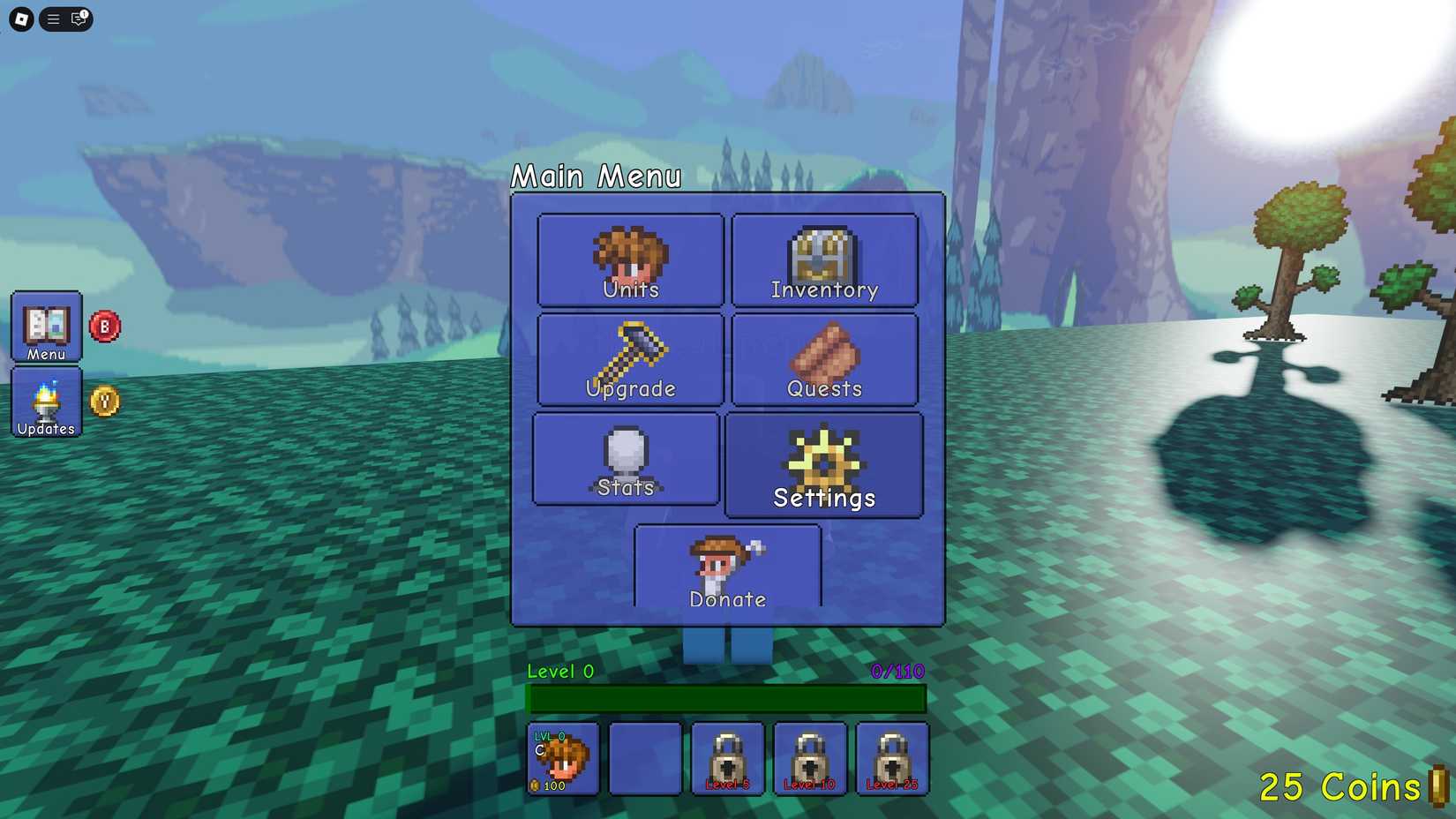Viewport: 1456px width, 819px height.
Task: Expand the Roblox chat notification
Action: [x=79, y=19]
